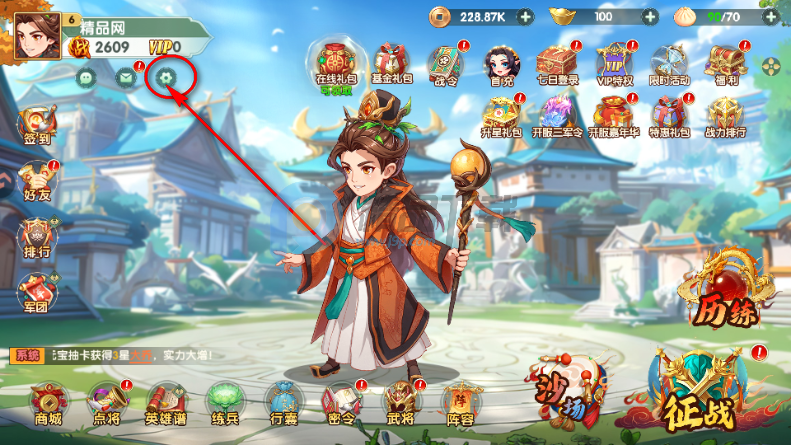The height and width of the screenshot is (445, 791).
Task: Open the 点将 hero recruit menu
Action: pos(105,404)
